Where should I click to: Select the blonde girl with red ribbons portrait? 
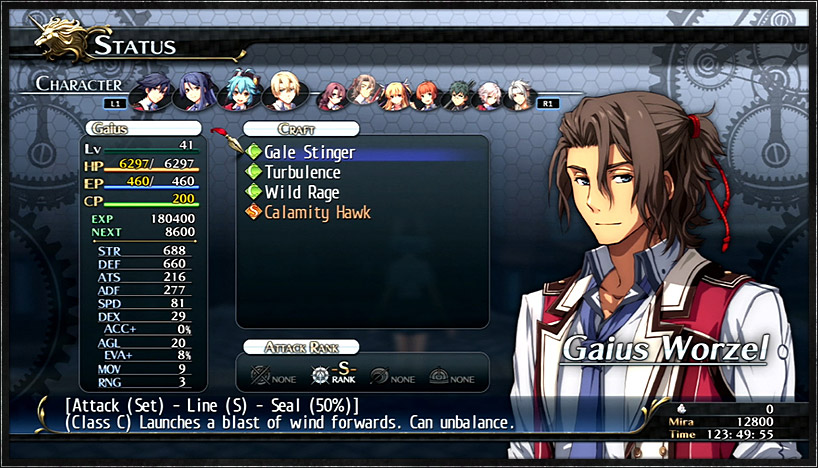[x=397, y=96]
